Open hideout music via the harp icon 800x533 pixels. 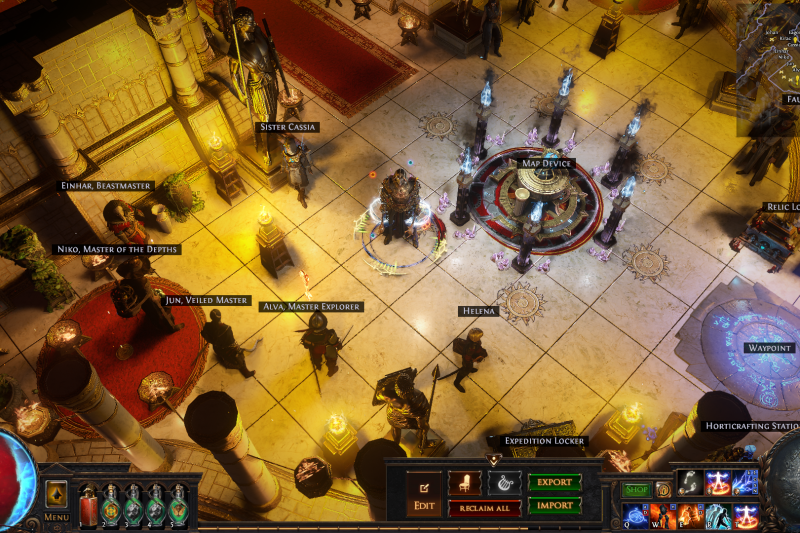[x=504, y=483]
